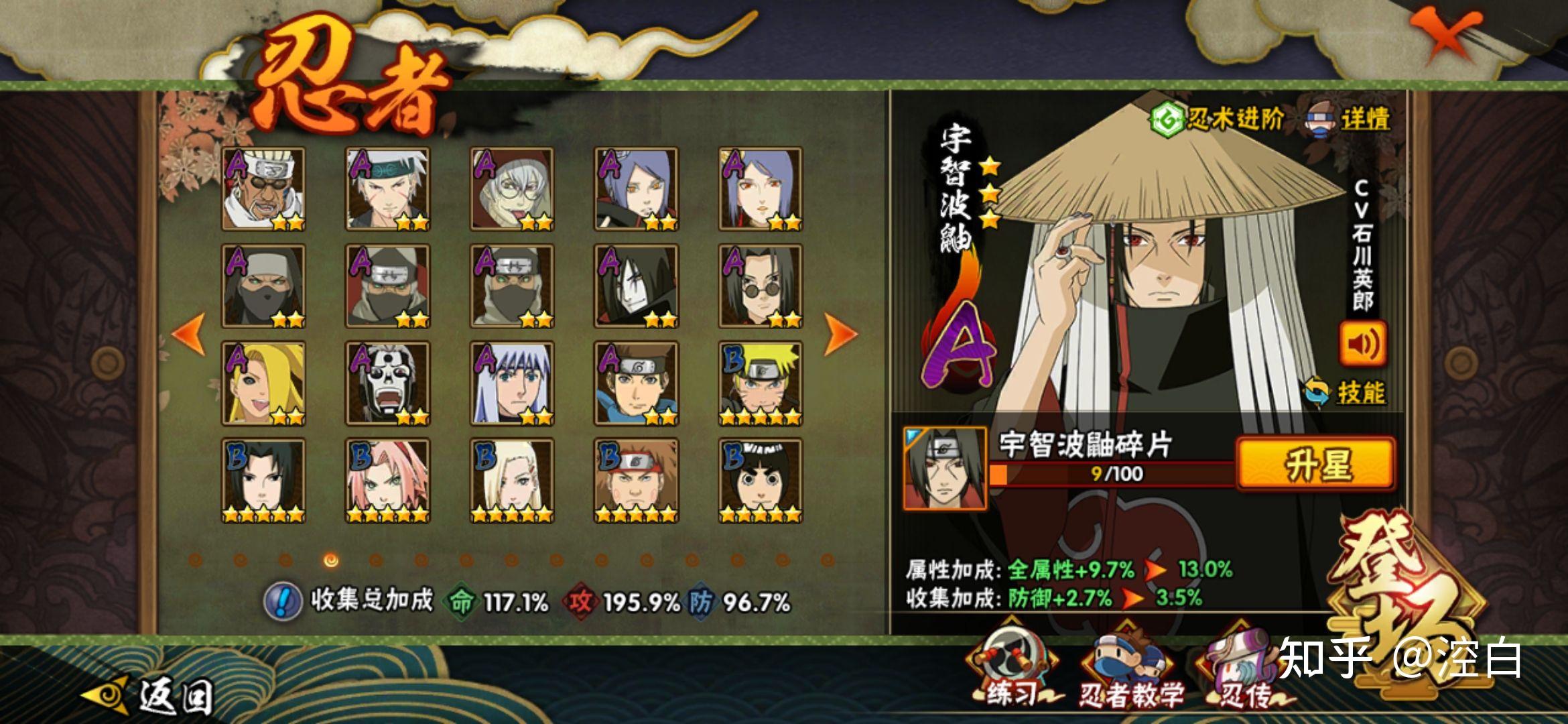Switch to the 技能 skills view
The image size is (1568, 724).
click(x=1347, y=393)
